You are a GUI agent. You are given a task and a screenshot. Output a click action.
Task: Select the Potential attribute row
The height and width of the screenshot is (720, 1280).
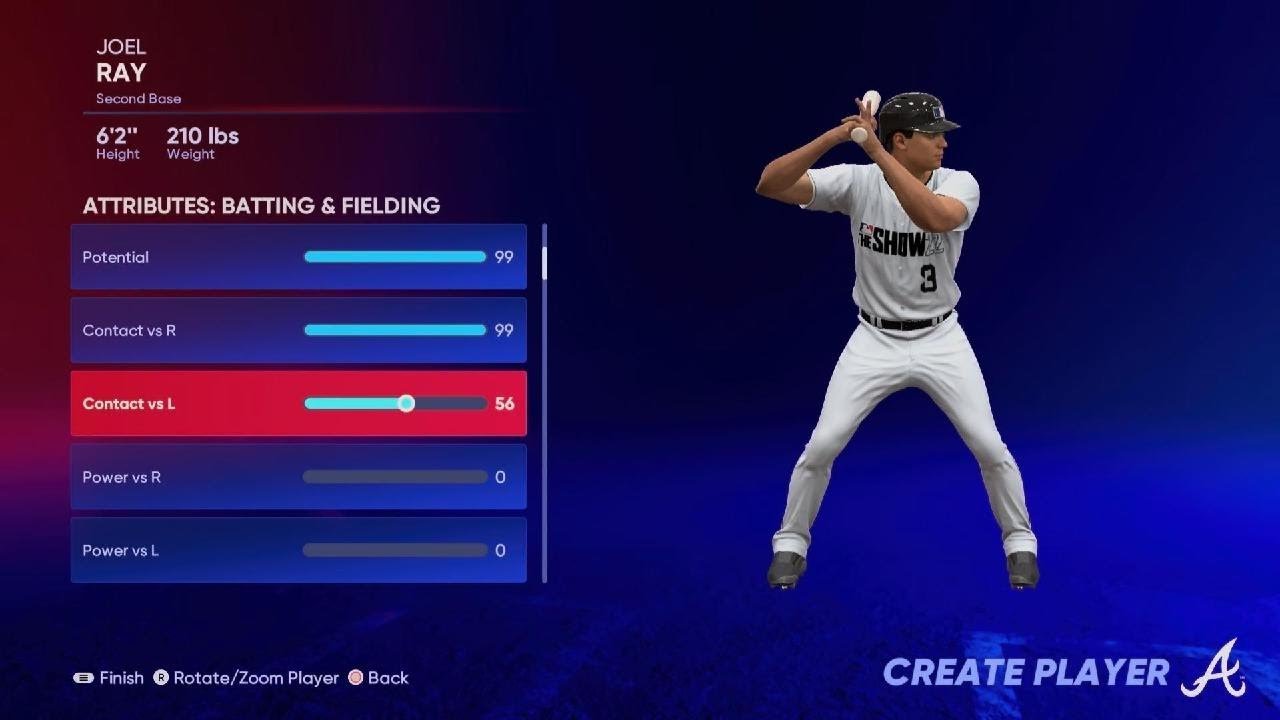pos(297,257)
